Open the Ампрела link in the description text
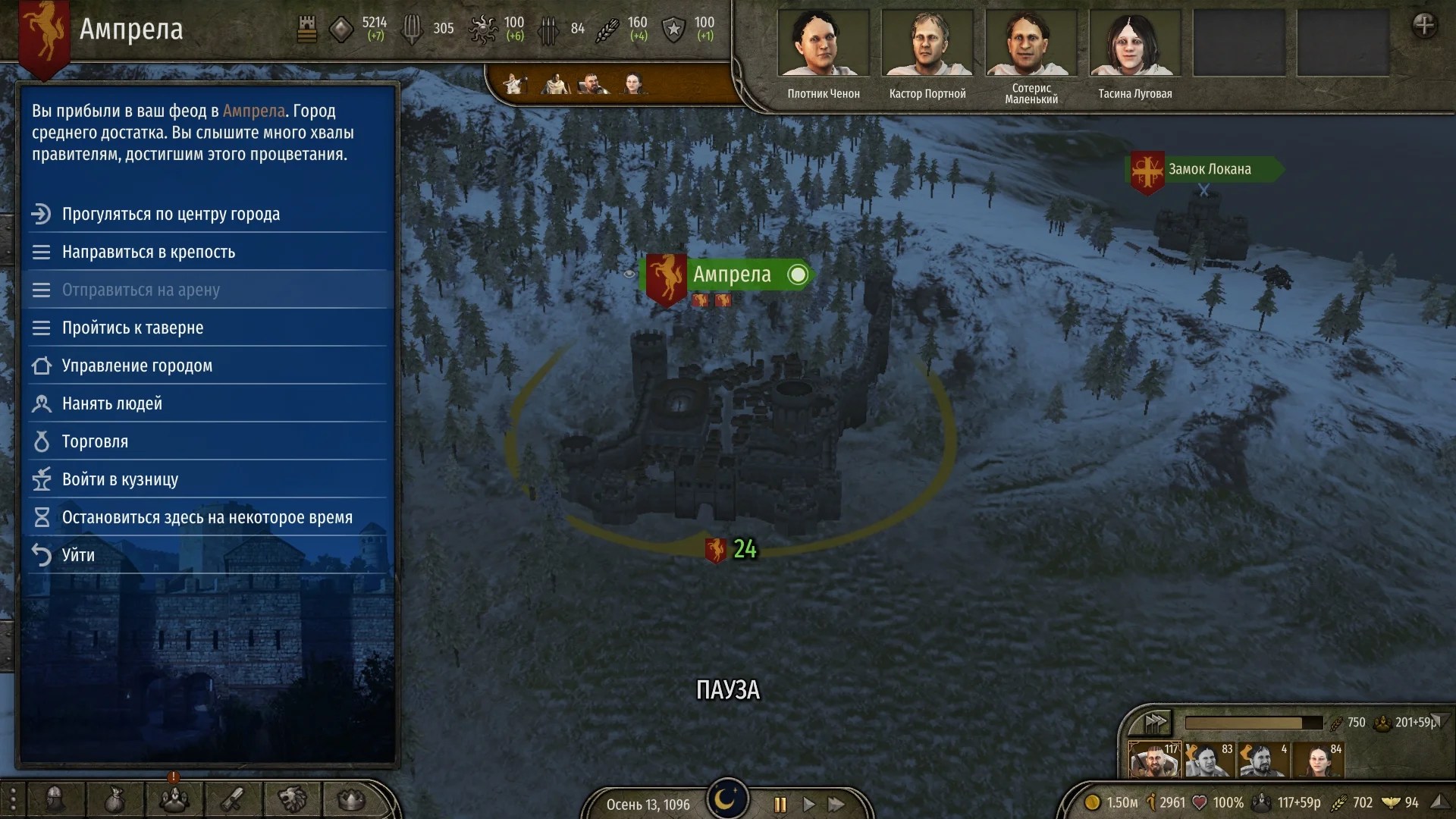 pos(253,111)
